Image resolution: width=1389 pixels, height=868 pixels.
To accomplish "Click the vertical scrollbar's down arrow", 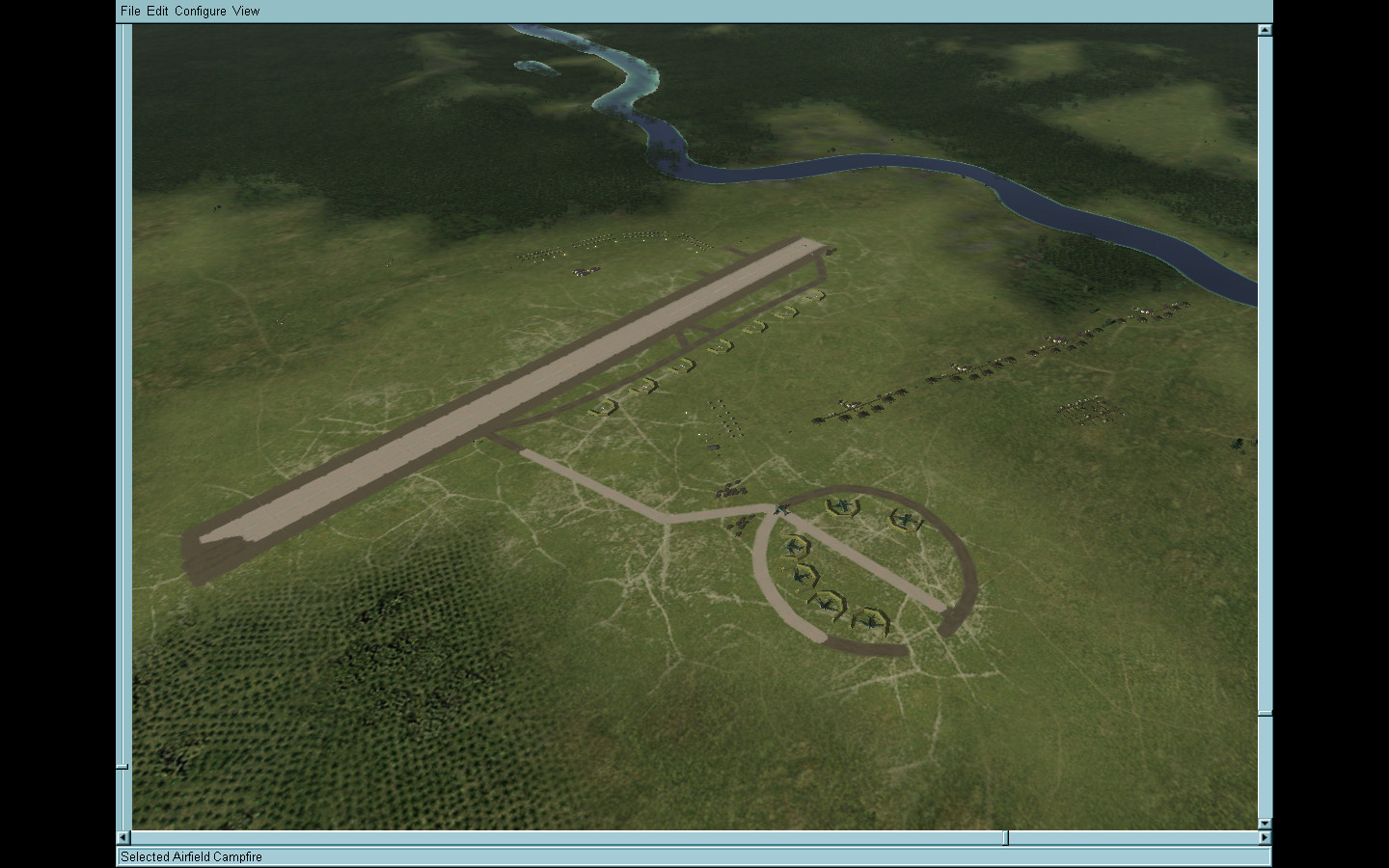I will (x=1265, y=824).
